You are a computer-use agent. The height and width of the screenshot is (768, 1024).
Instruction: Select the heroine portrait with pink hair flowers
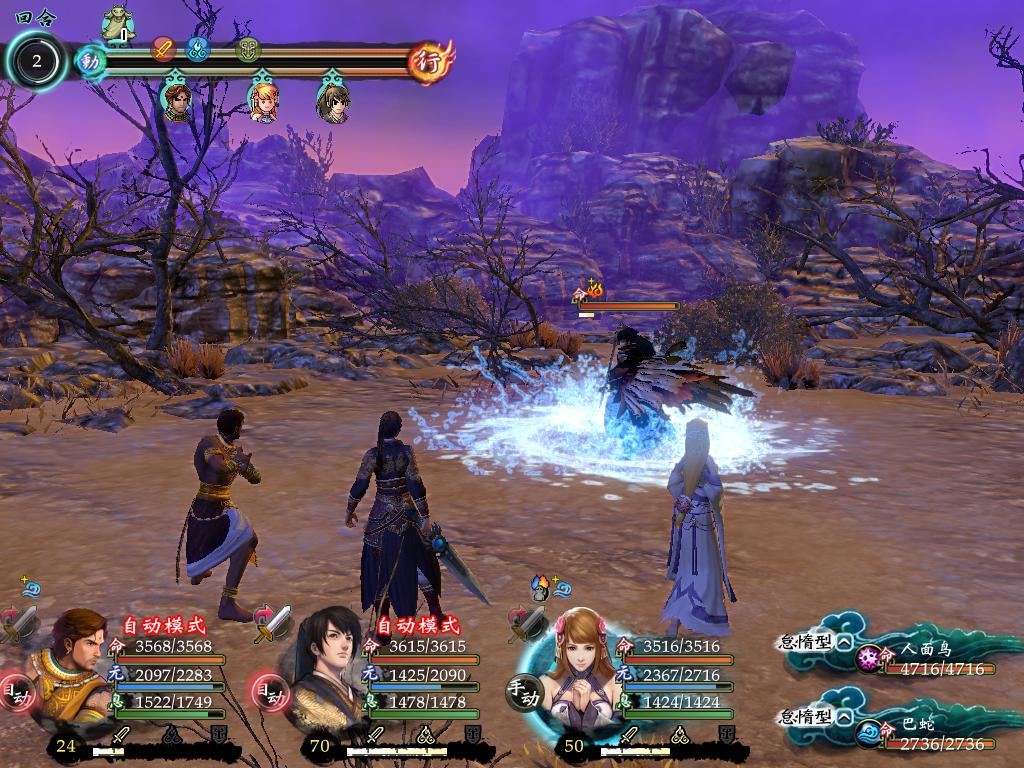pyautogui.click(x=578, y=662)
